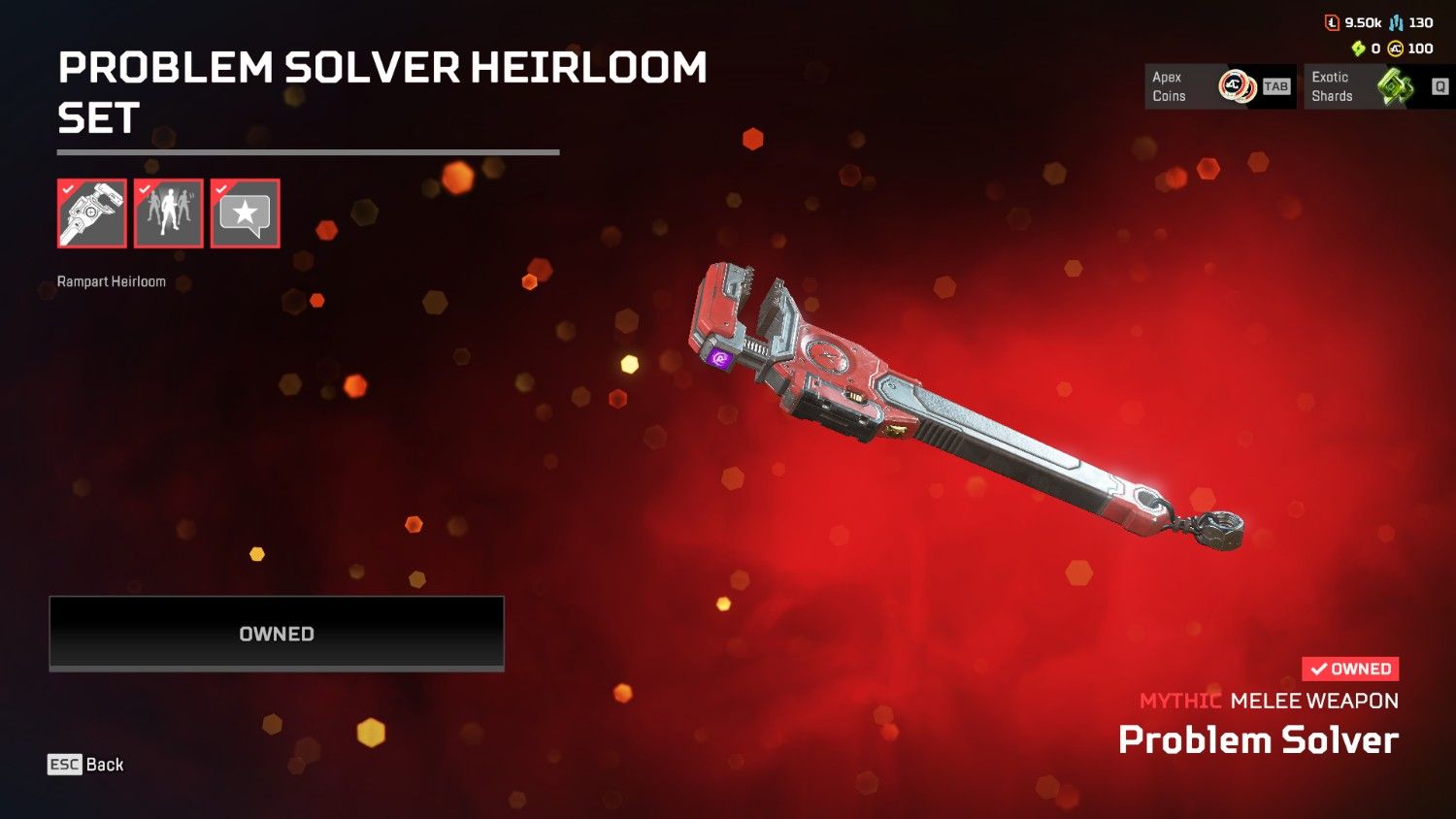Select the checkmark on the heirloom thumbnail

coord(68,191)
